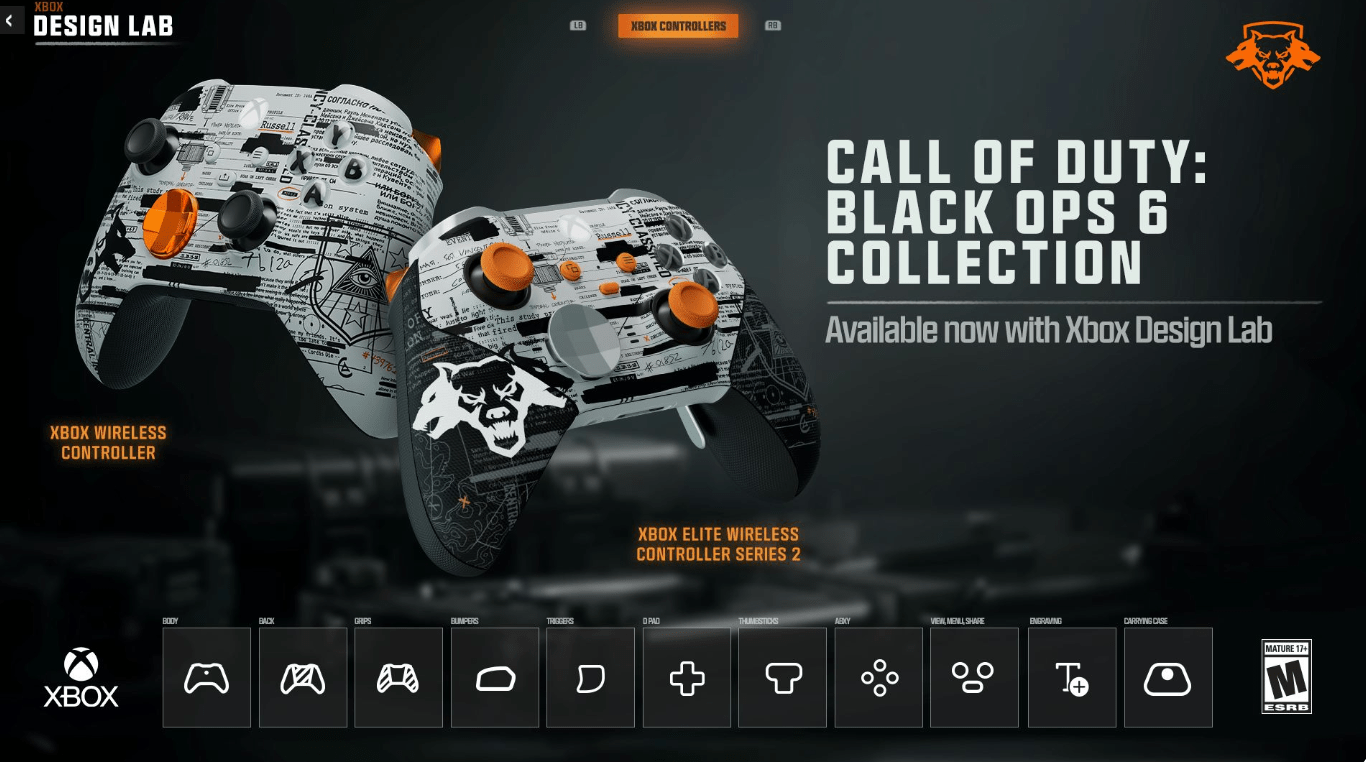Click the back arrow at top left
Screen dimensions: 1366x762
[x=11, y=20]
